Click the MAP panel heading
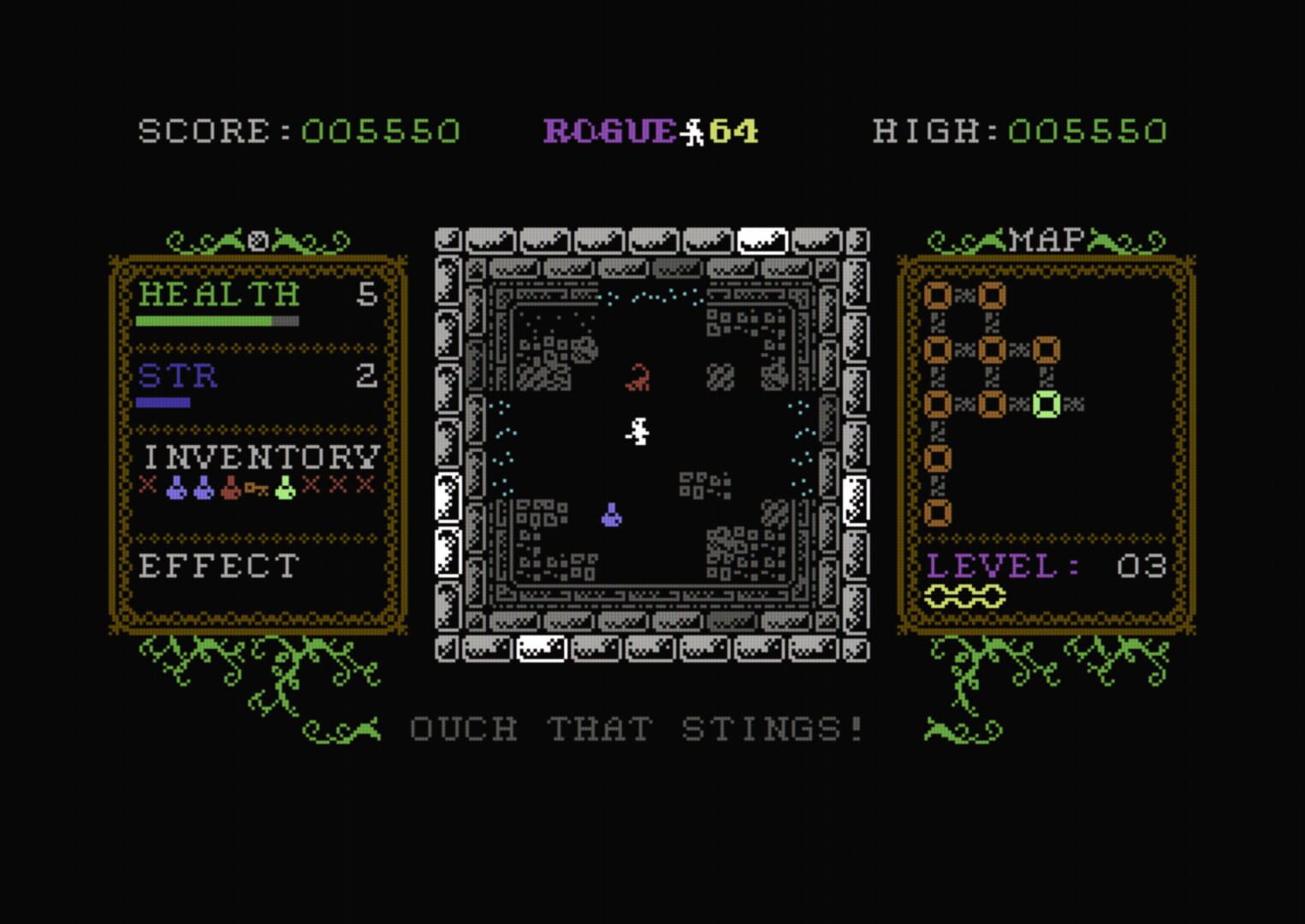 1046,237
